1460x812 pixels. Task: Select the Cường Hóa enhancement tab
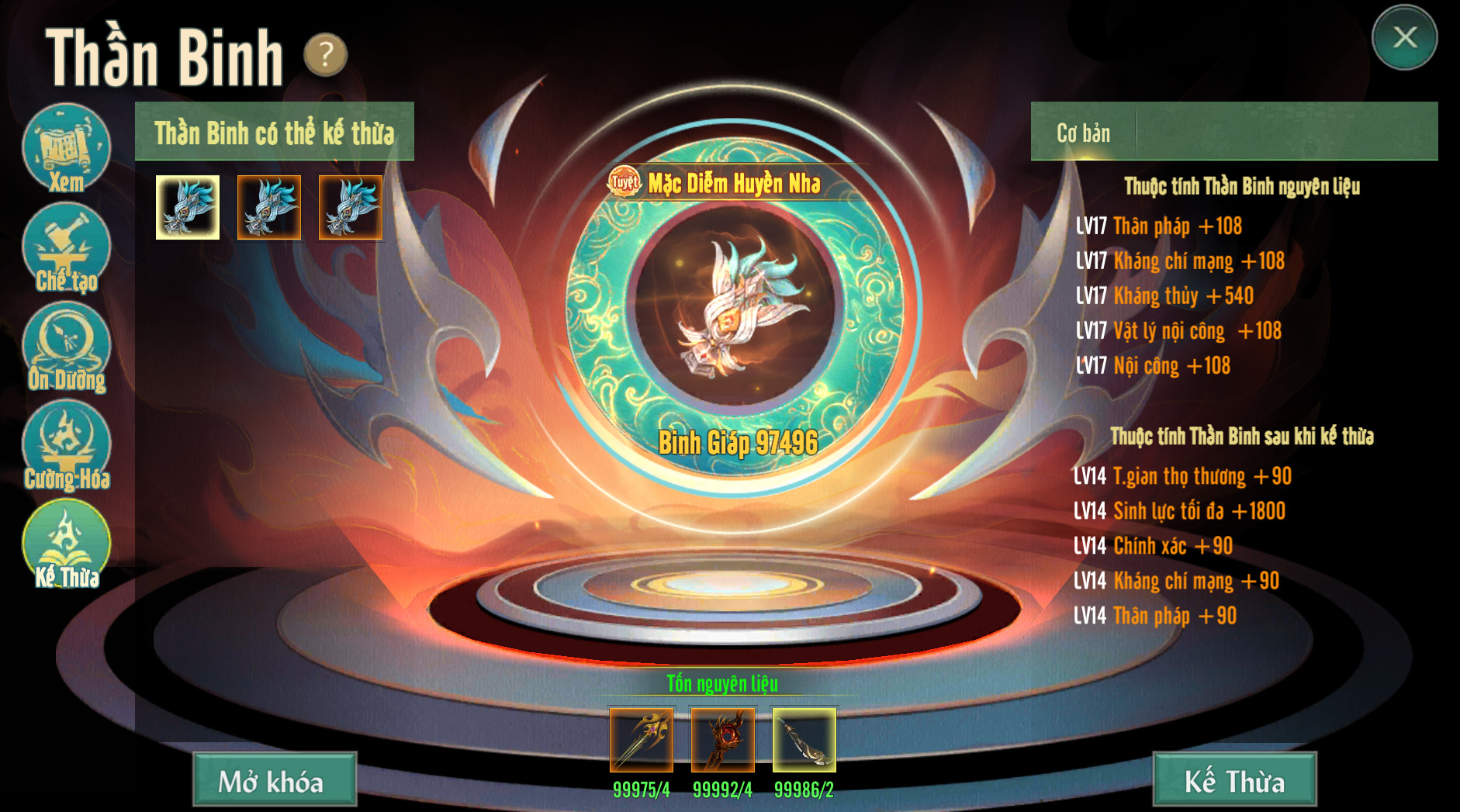(x=66, y=446)
